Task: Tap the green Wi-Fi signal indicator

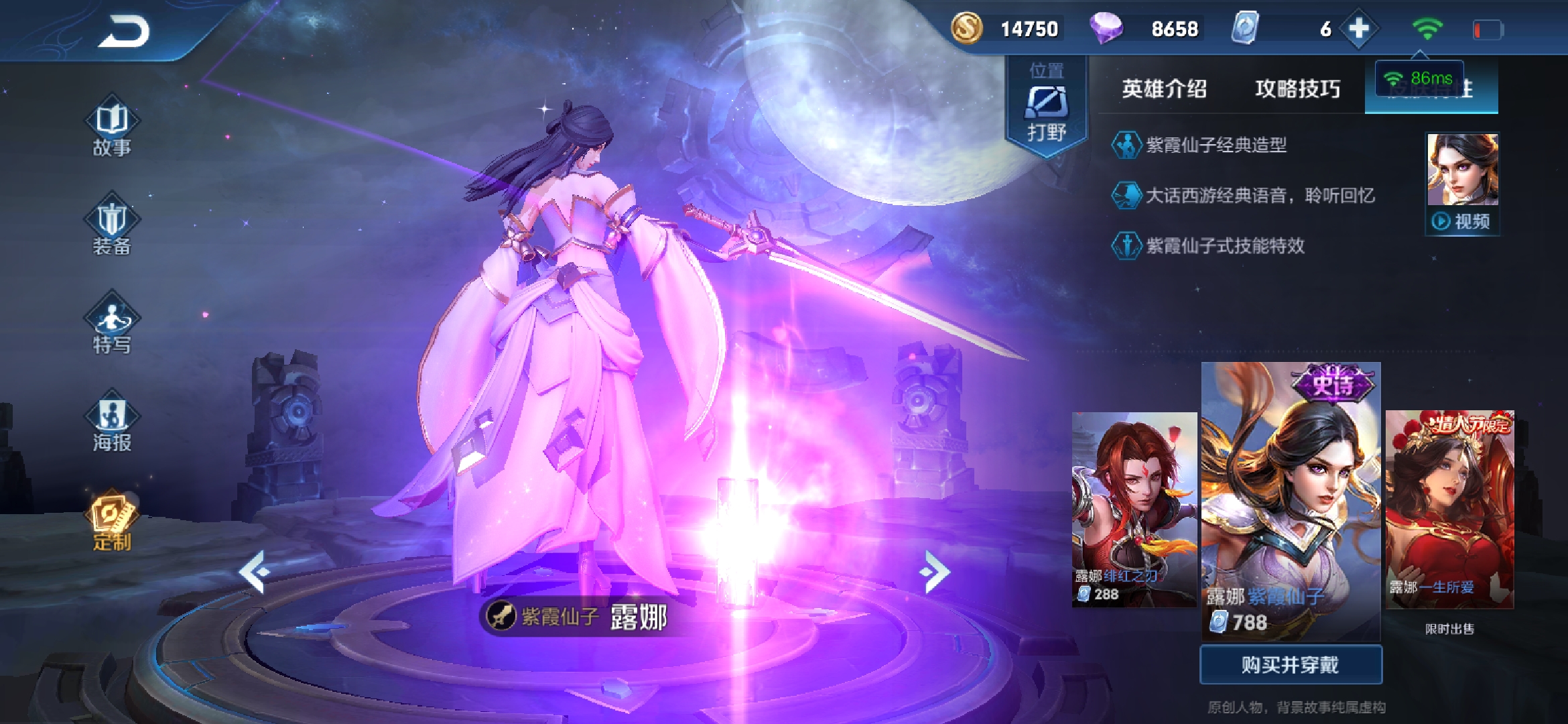Action: click(1427, 29)
